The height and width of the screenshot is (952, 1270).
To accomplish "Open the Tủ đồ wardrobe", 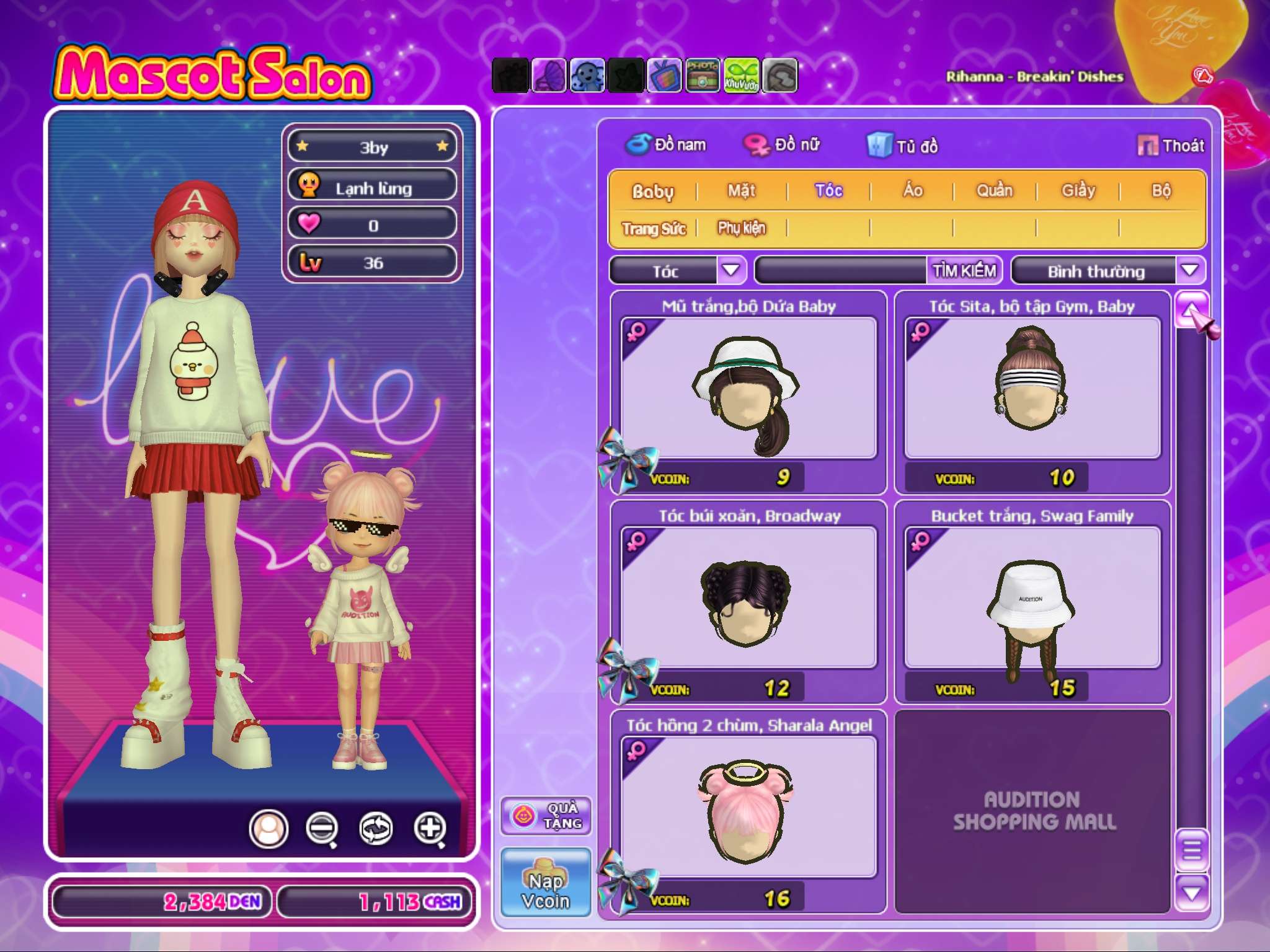I will tap(903, 146).
